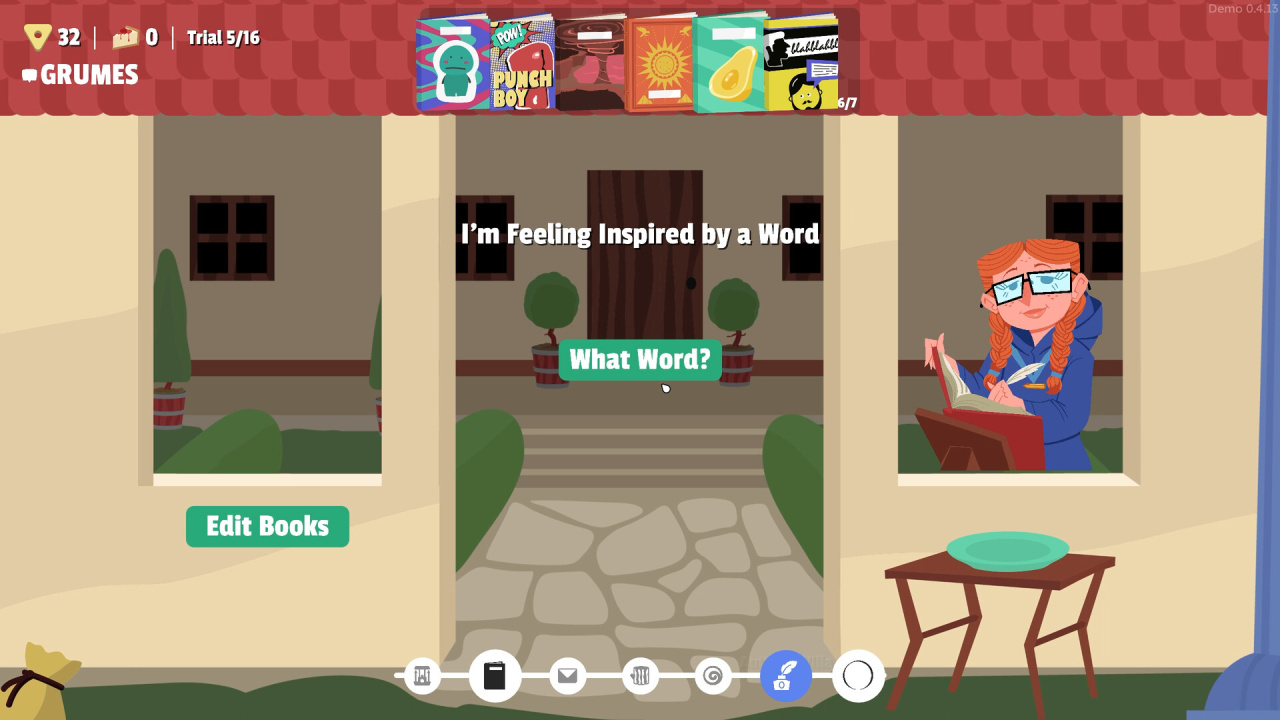Image resolution: width=1280 pixels, height=720 pixels.
Task: Pick the dark tornado book
Action: pos(590,64)
